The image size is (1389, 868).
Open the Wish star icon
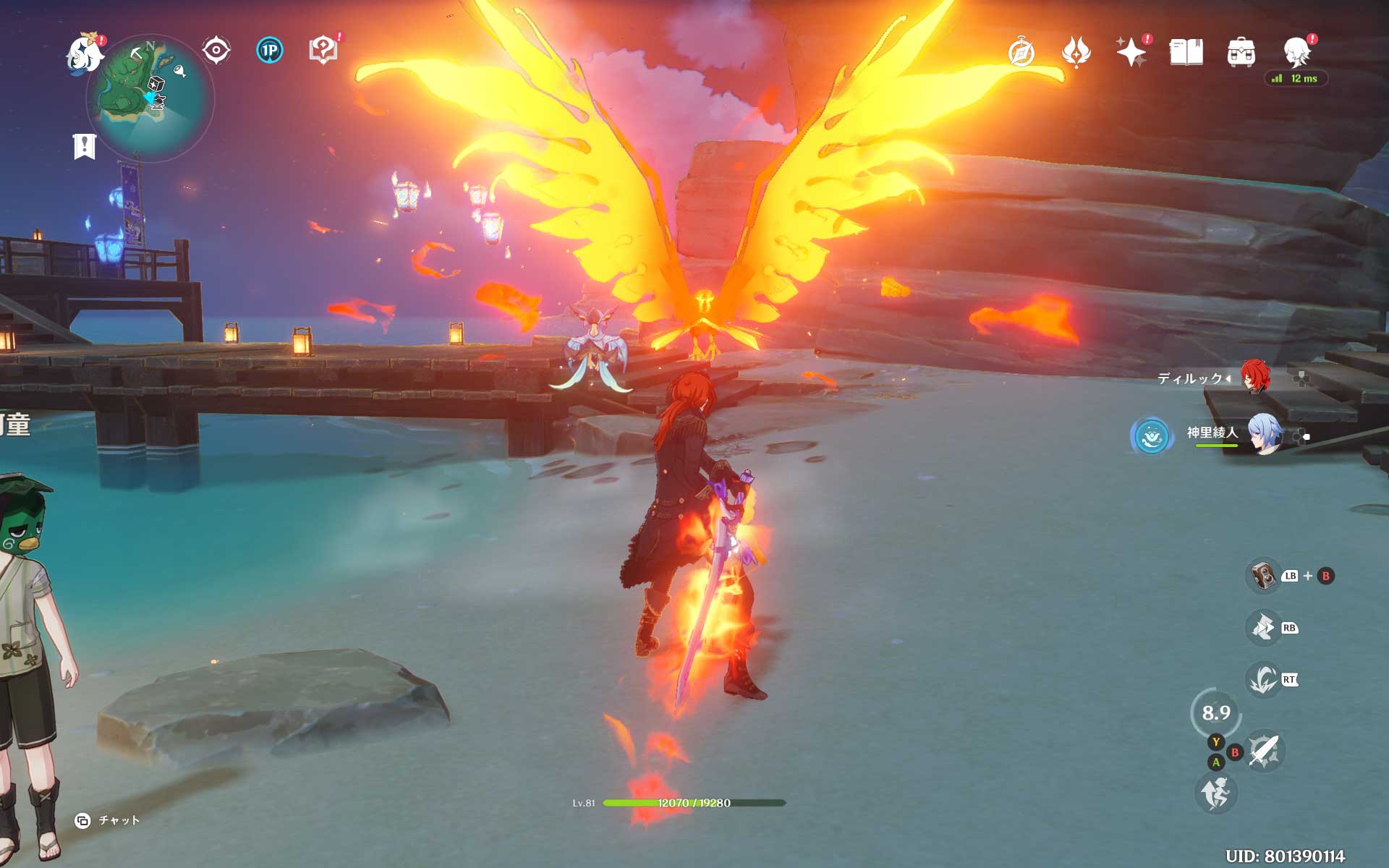click(x=1131, y=53)
